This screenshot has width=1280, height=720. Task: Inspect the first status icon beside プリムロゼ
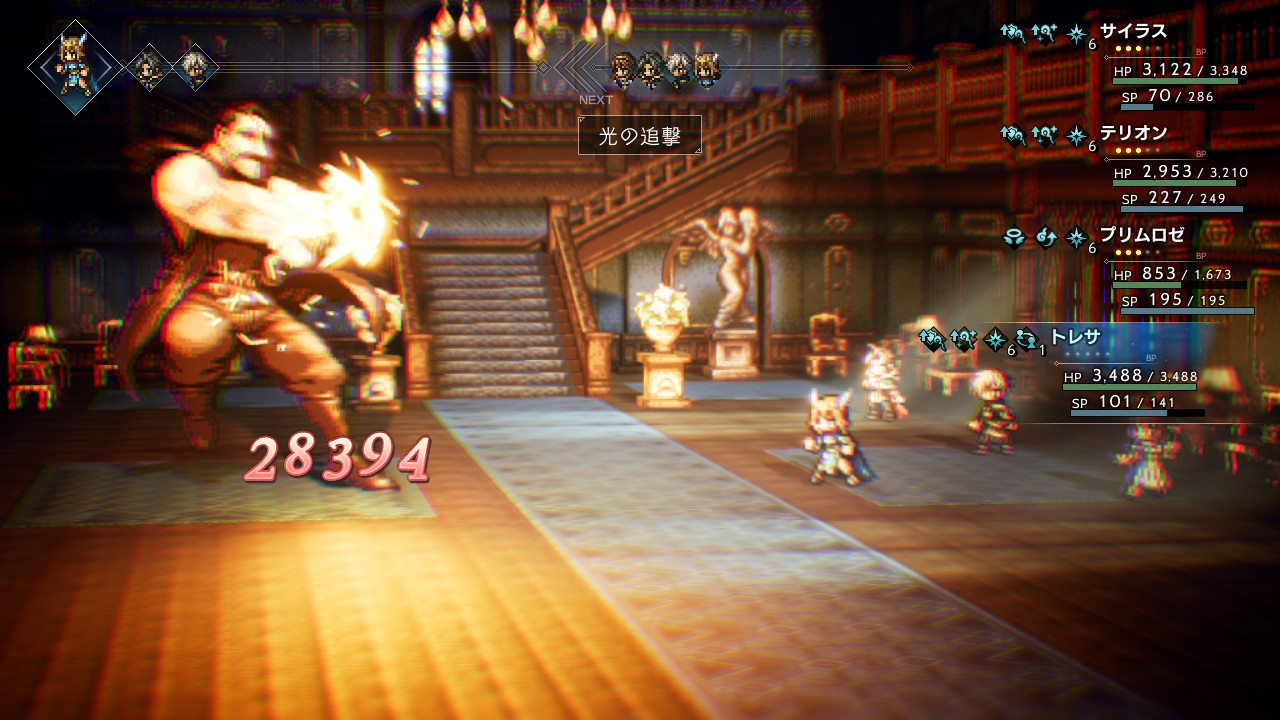[x=1015, y=238]
